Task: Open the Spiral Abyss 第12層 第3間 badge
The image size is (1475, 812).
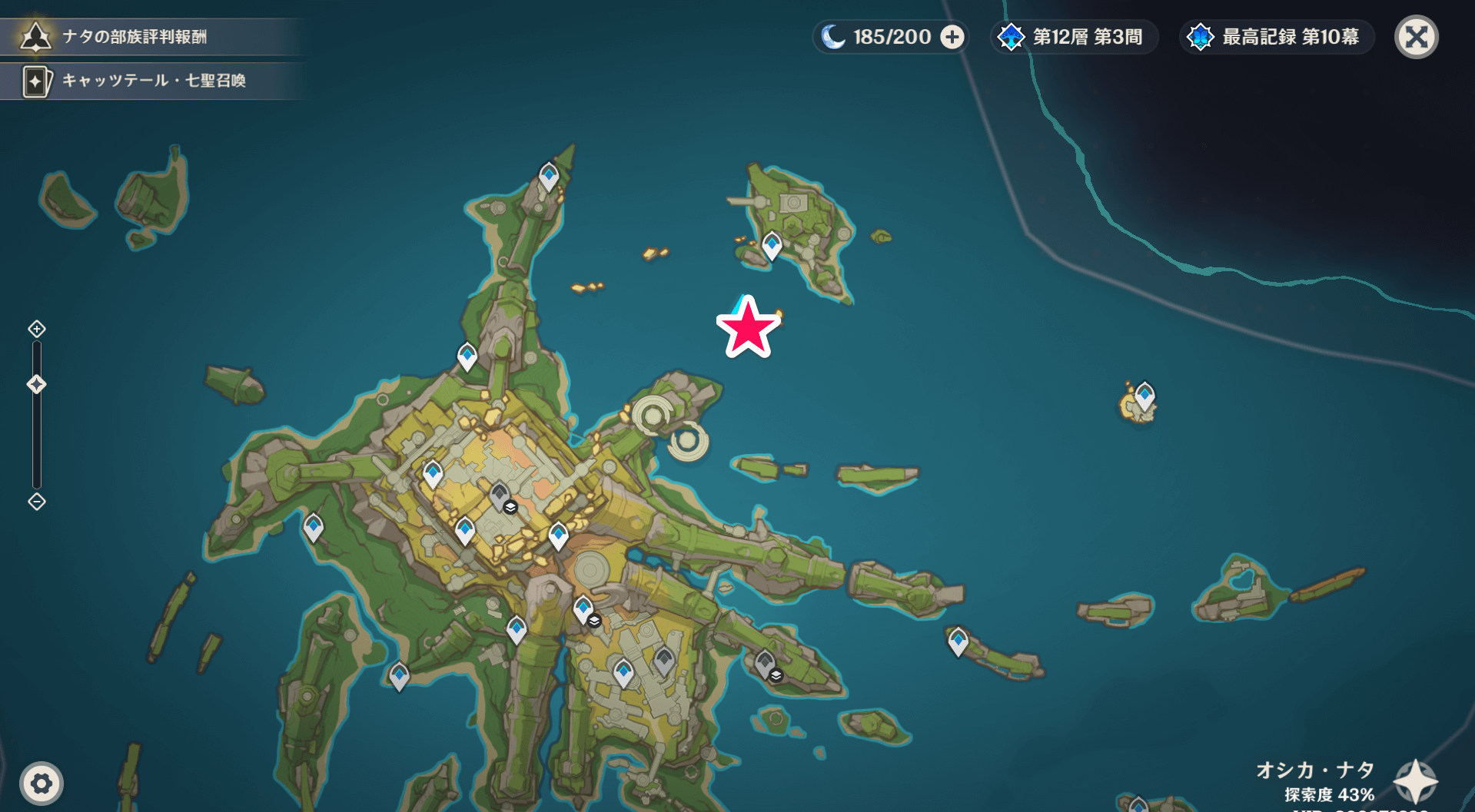Action: tap(1073, 37)
